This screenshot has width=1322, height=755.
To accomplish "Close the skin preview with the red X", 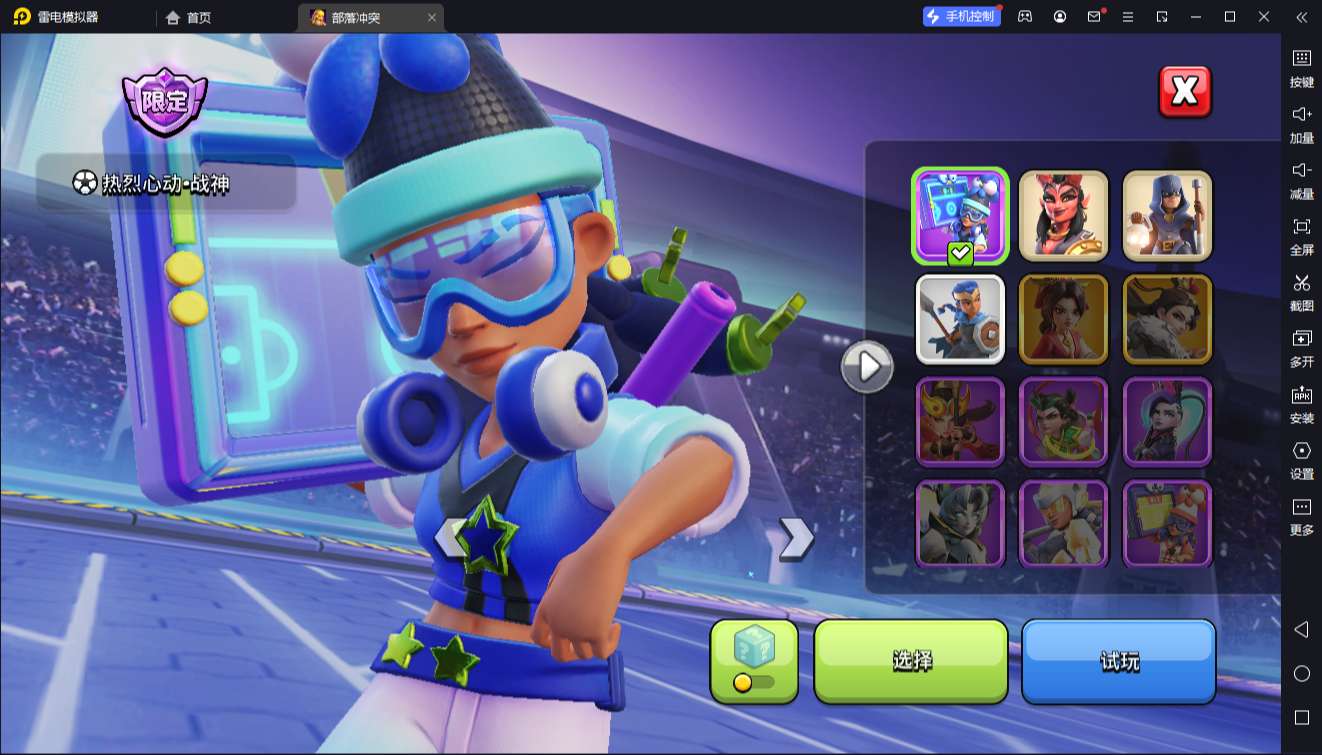I will click(1184, 92).
